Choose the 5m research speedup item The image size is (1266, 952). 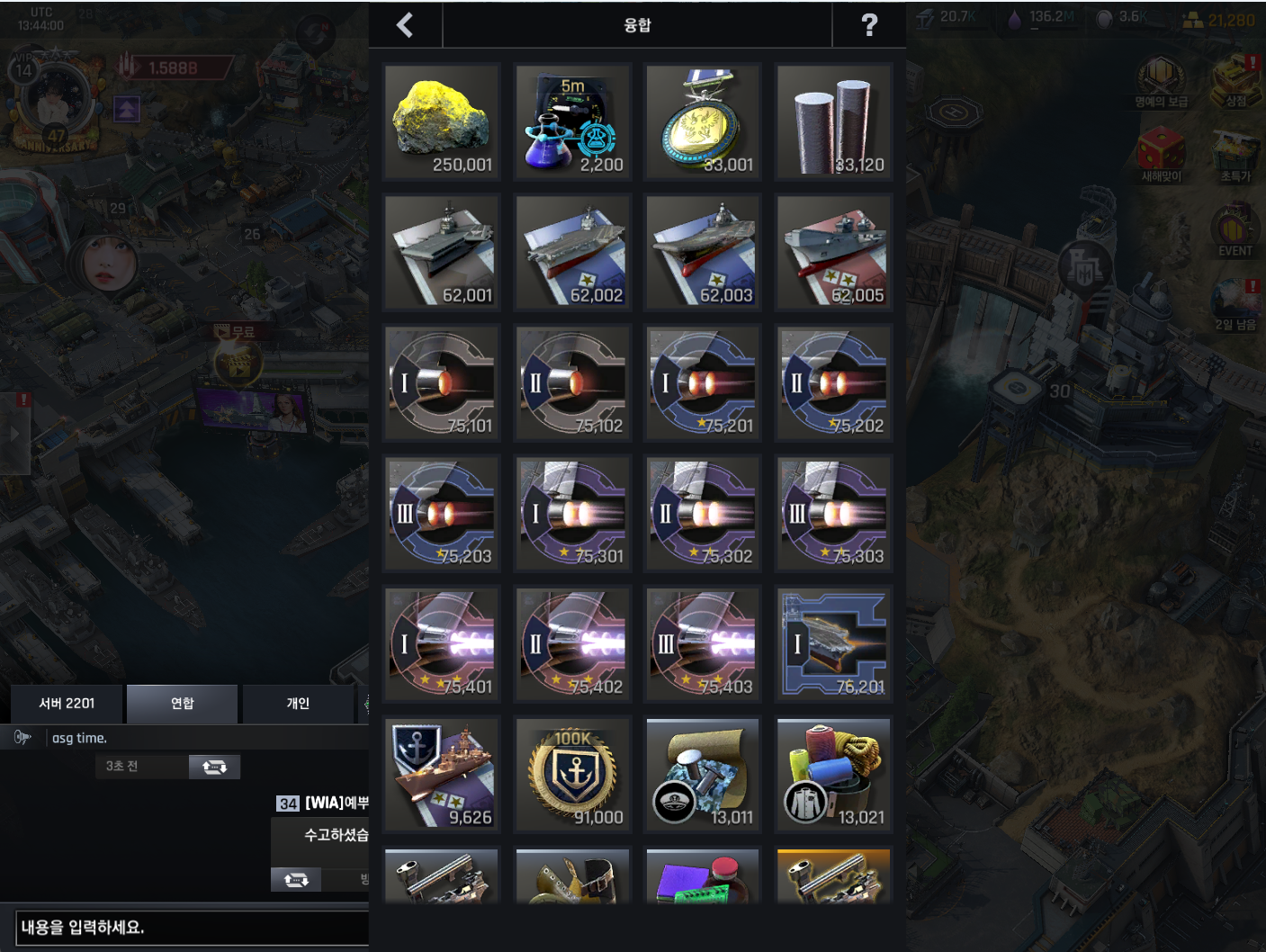[572, 121]
